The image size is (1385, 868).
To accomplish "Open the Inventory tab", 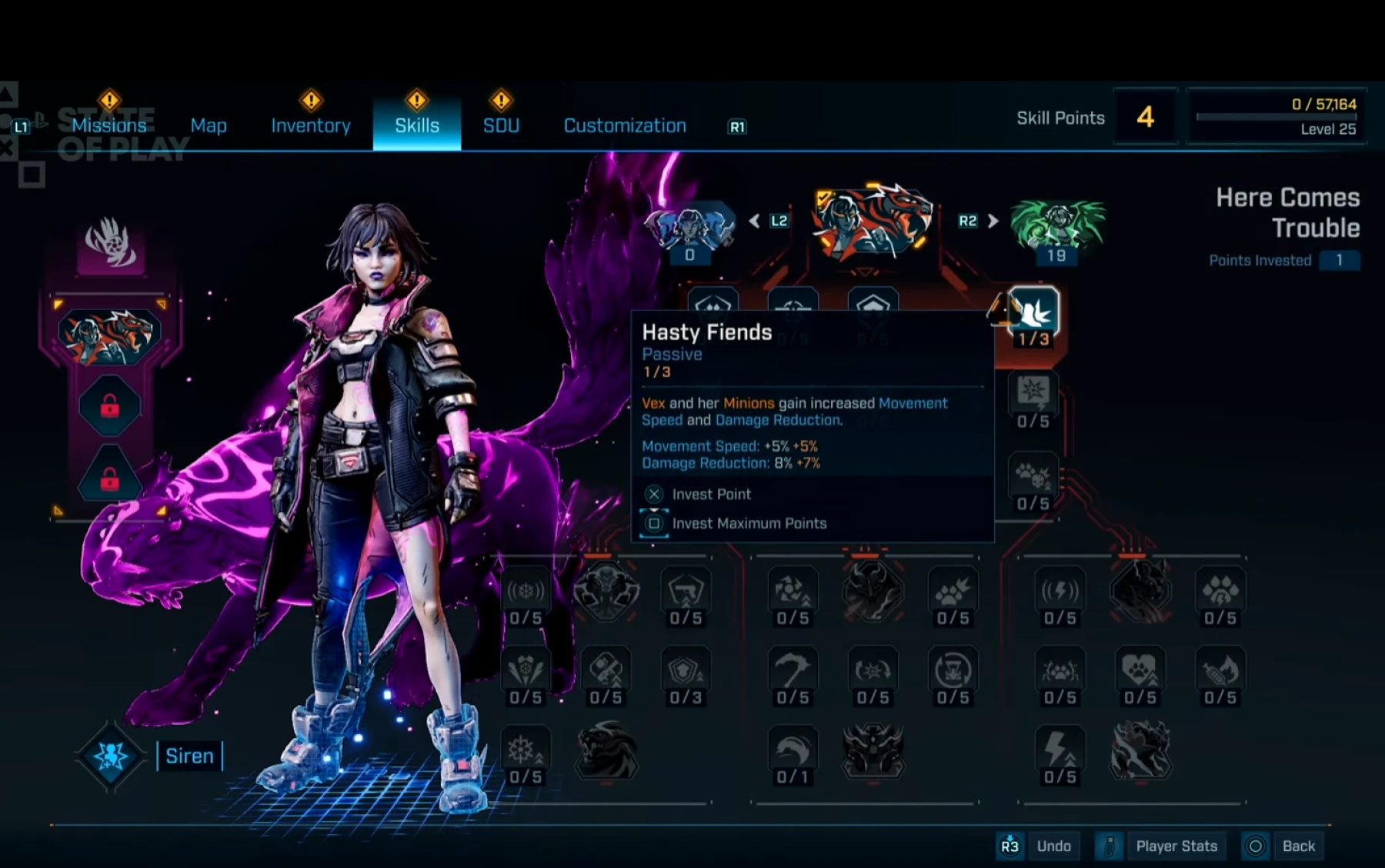I will pyautogui.click(x=311, y=125).
